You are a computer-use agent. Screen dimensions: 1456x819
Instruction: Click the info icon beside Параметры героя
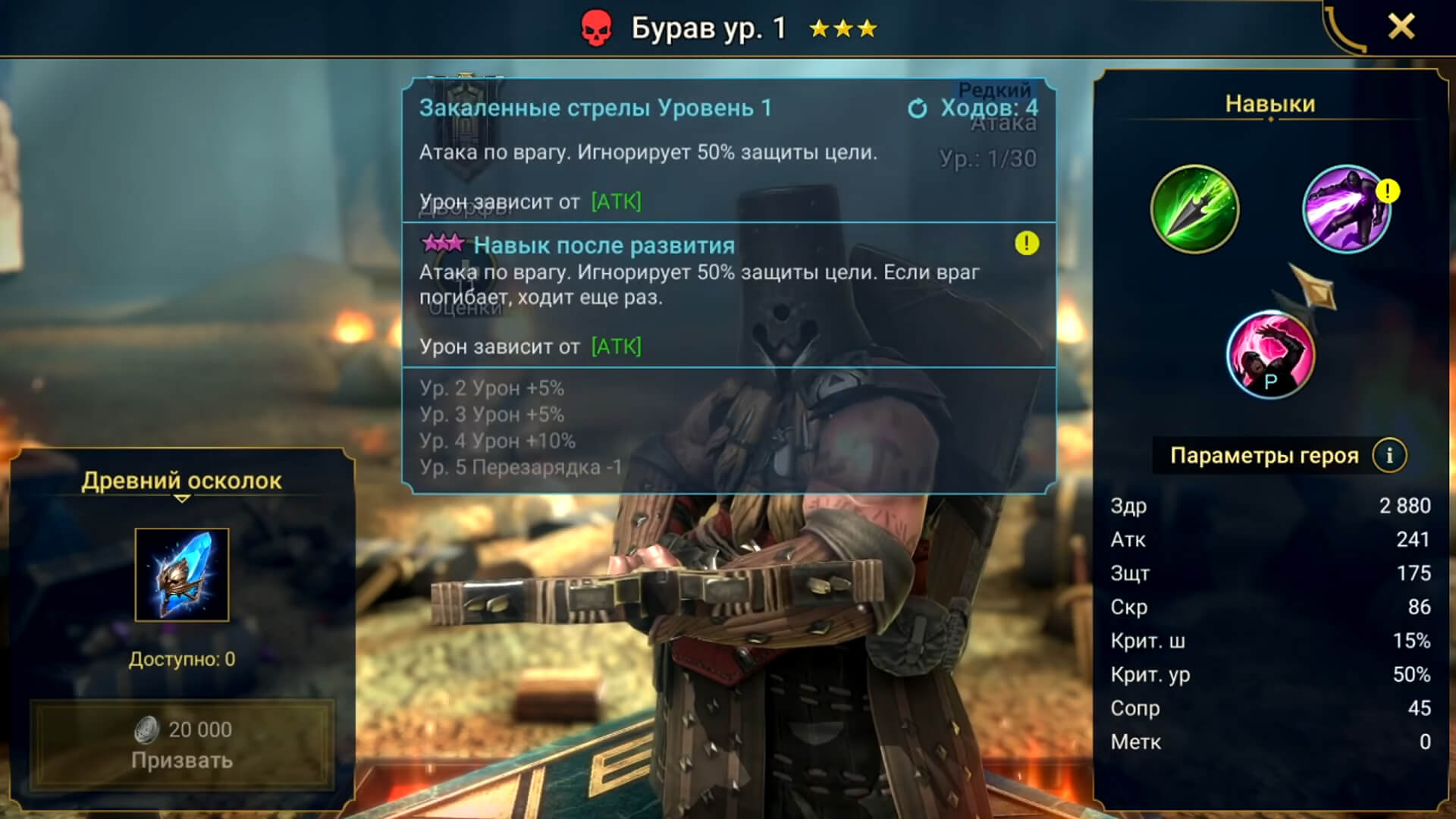(1389, 455)
